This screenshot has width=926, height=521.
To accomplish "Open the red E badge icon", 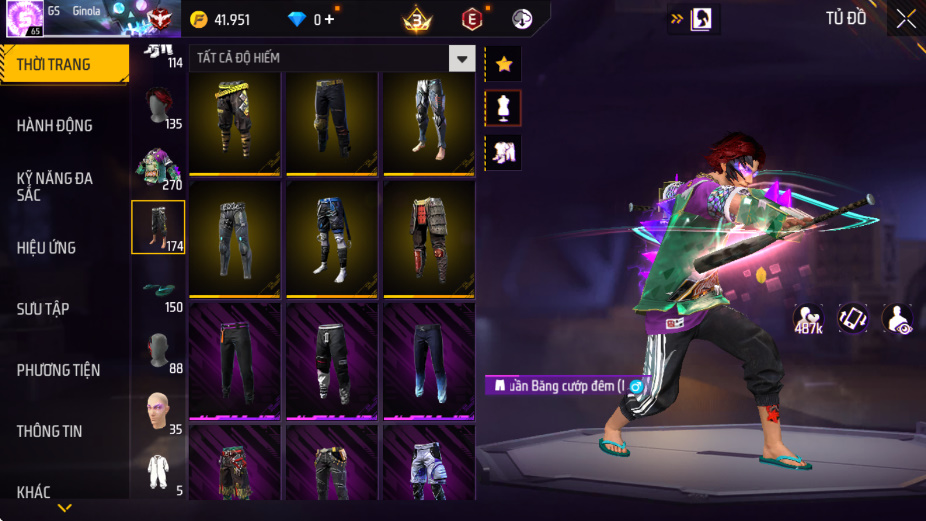I will point(471,19).
